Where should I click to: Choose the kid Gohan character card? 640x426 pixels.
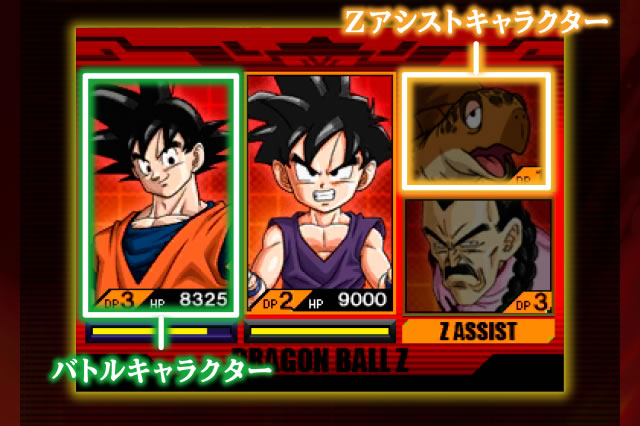click(x=319, y=192)
